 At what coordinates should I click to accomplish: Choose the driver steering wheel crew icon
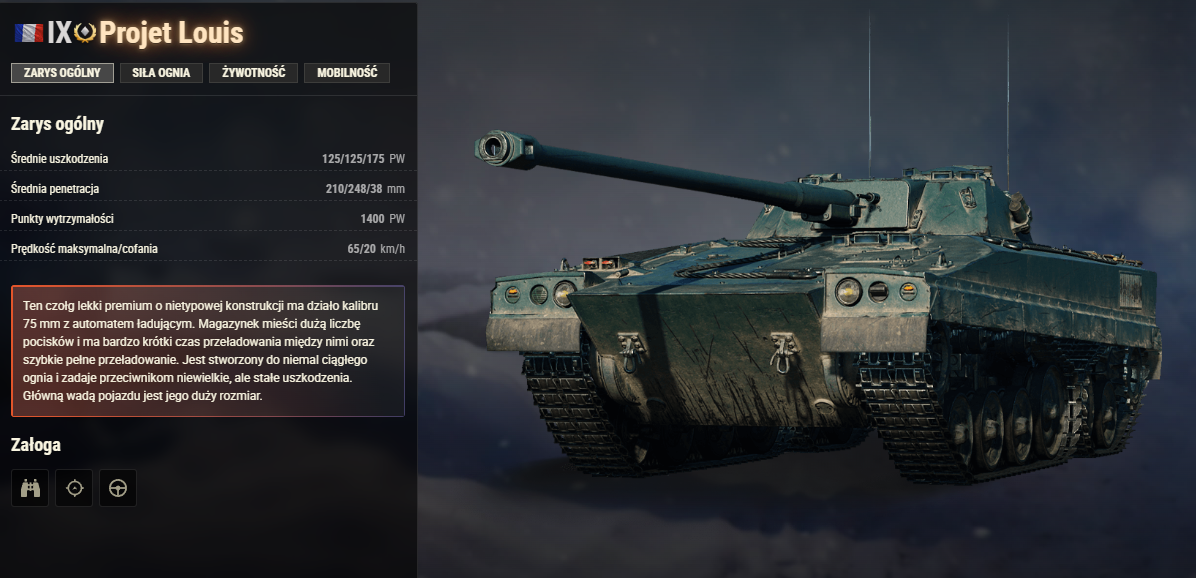coord(118,488)
